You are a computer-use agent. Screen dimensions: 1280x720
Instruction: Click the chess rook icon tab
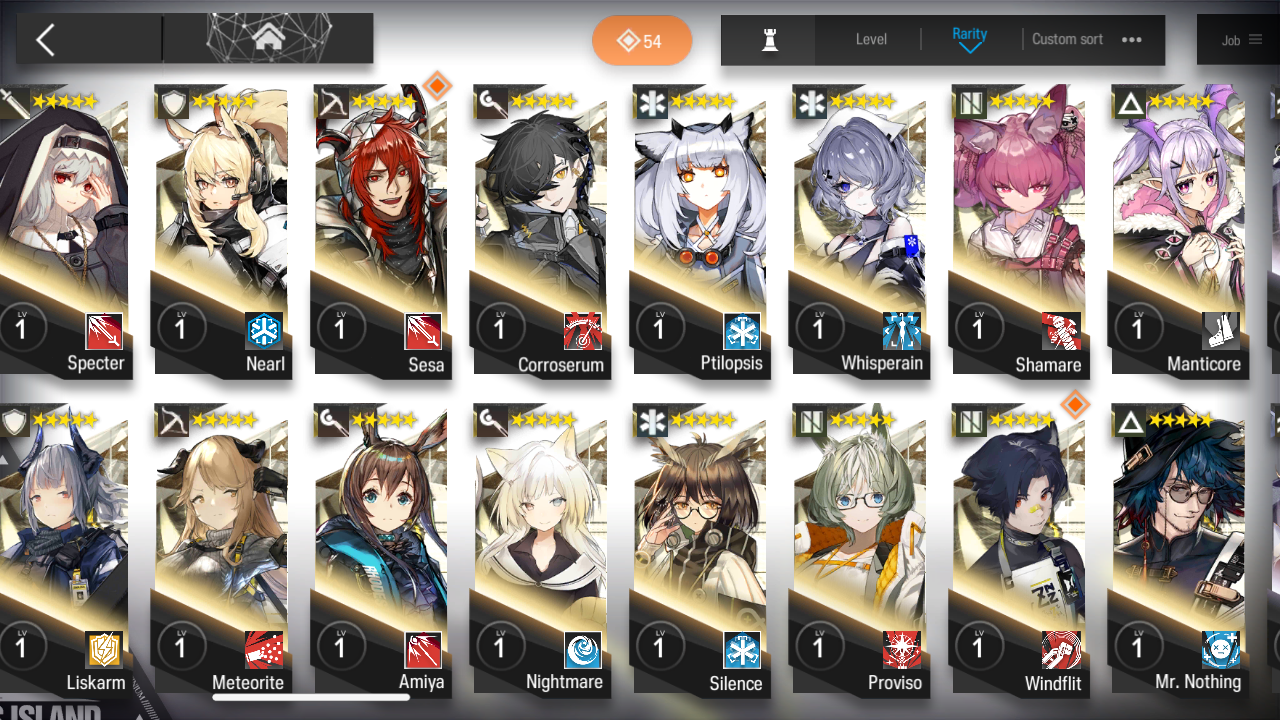pos(769,40)
